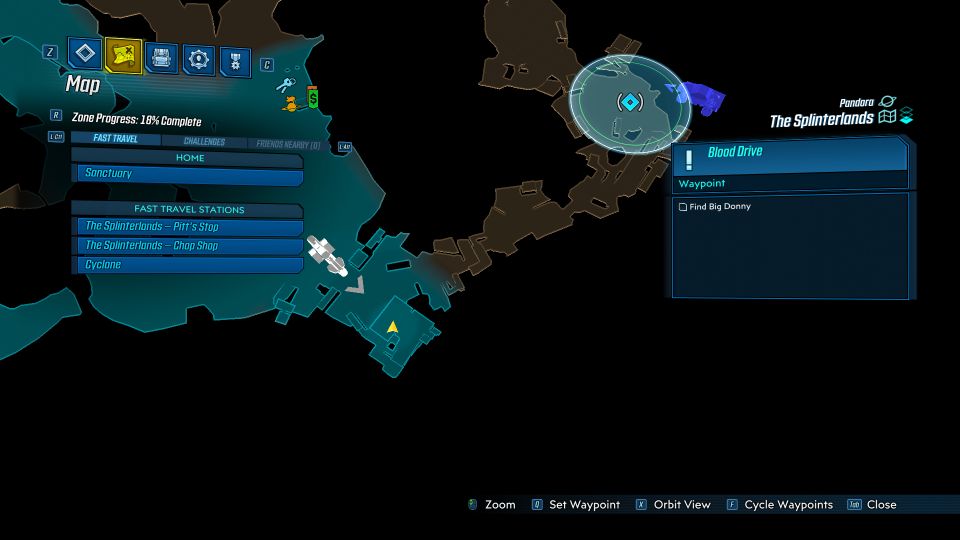960x540 pixels.
Task: Choose The Splinterlands – Pitt's Stop station
Action: (189, 227)
